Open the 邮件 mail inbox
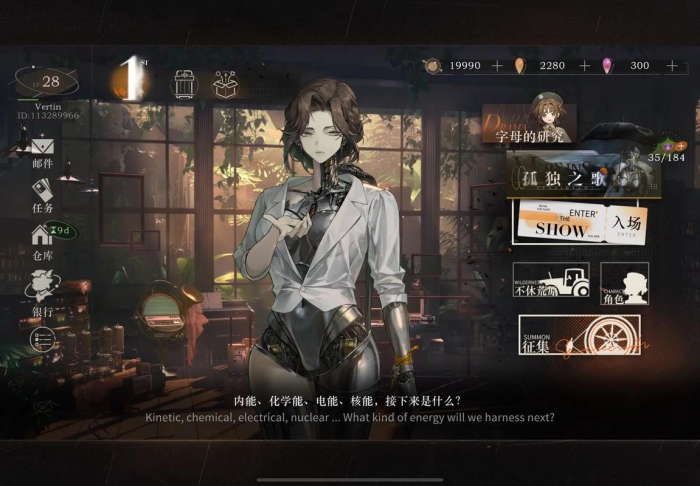Screen dimensions: 700x486 click(x=42, y=150)
